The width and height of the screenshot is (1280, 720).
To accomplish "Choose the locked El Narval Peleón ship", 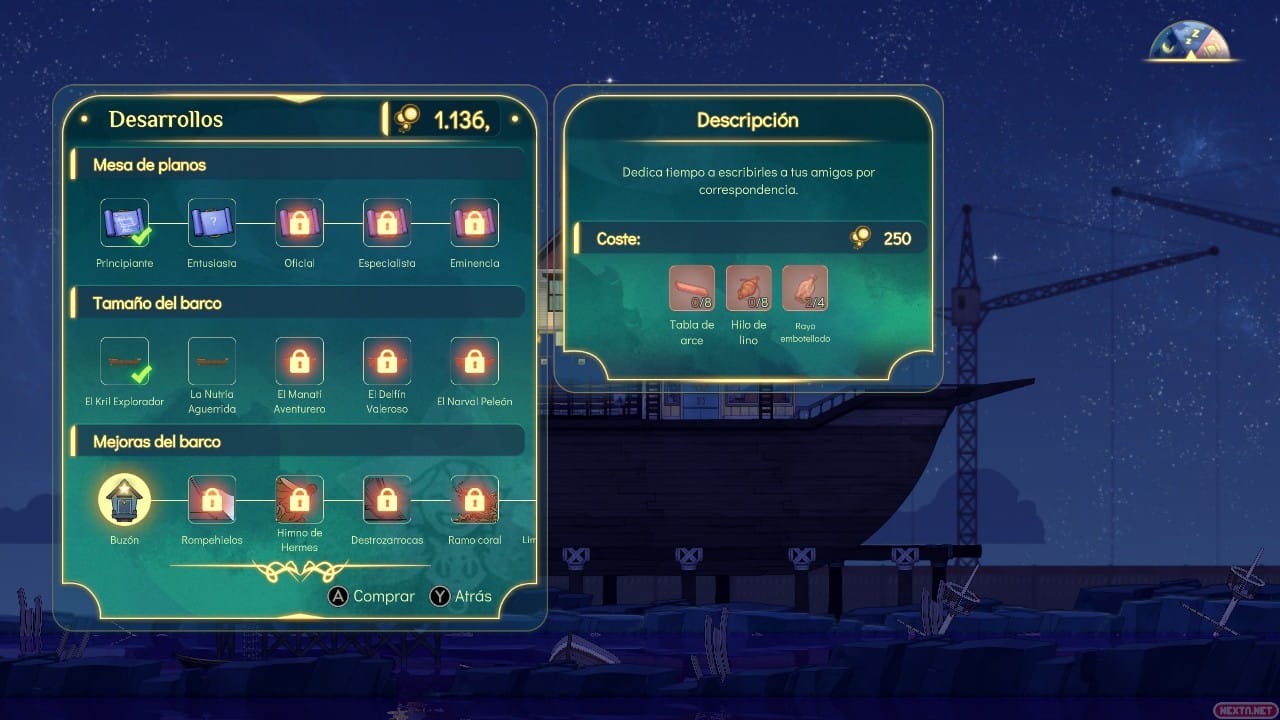I will click(x=475, y=361).
